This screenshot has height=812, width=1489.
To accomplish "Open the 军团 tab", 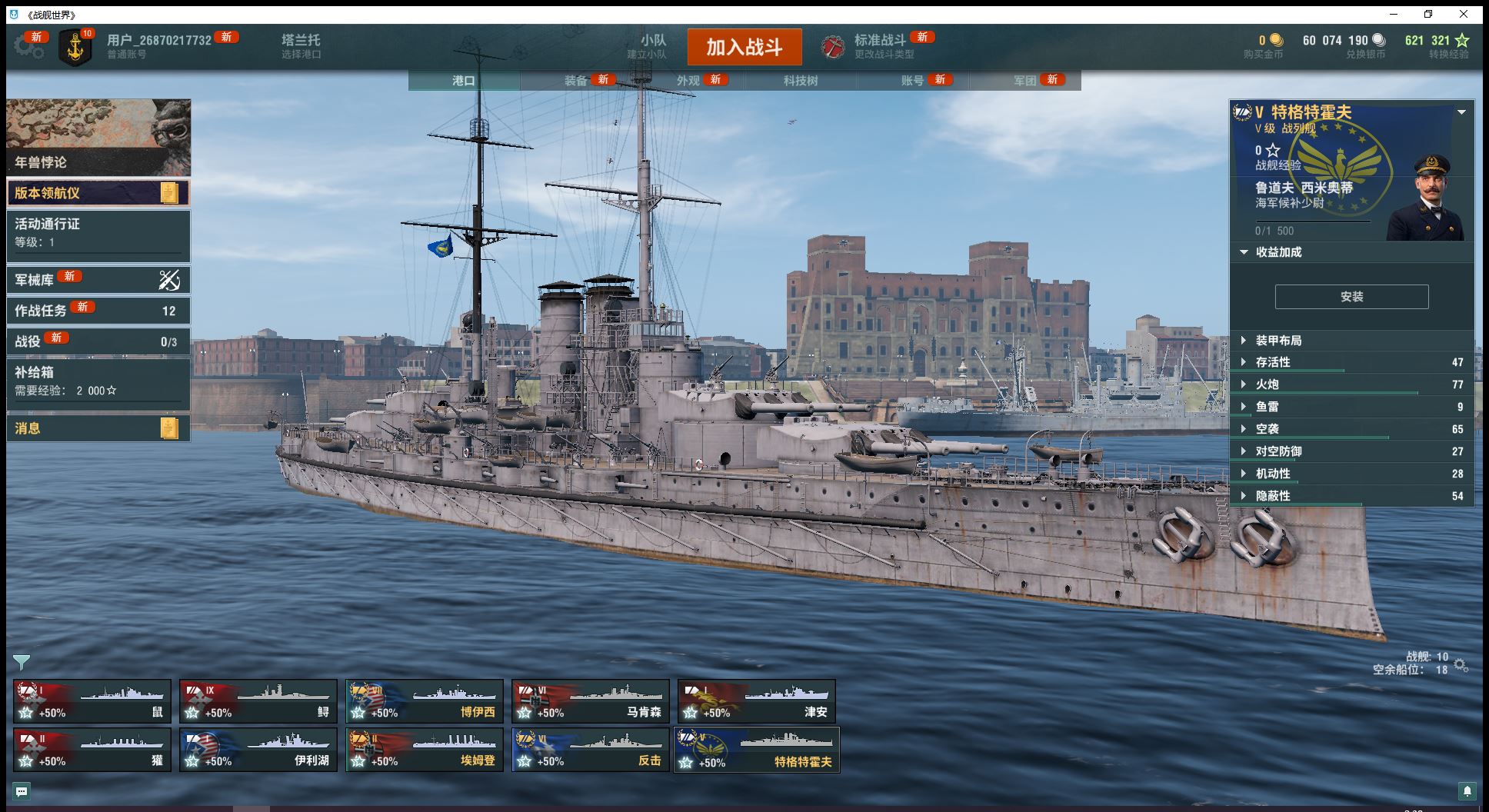I will click(1025, 80).
